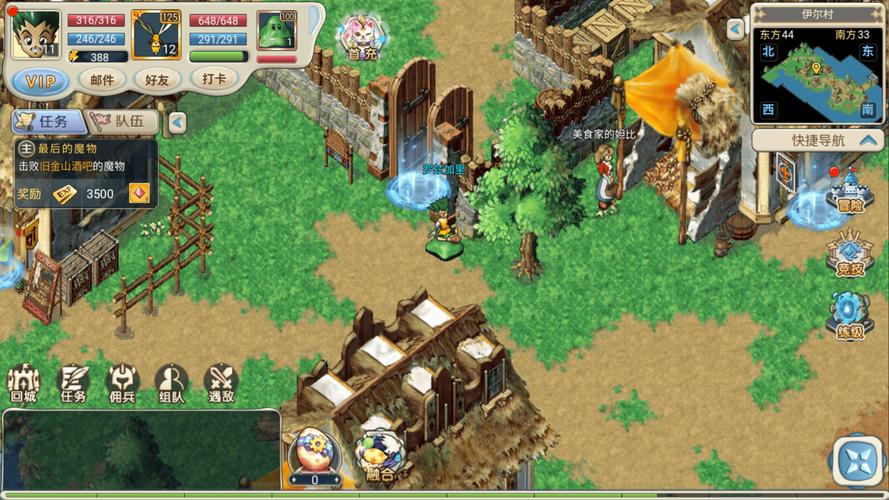Open the 融合 fusion menu
This screenshot has height=500, width=889.
pos(379,453)
